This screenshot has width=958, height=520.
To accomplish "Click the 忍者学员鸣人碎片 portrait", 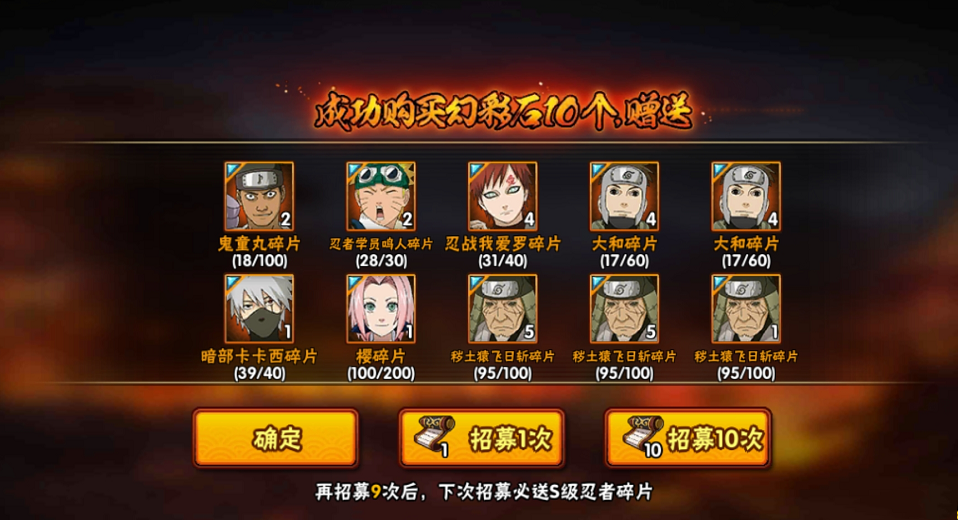I will pos(381,197).
